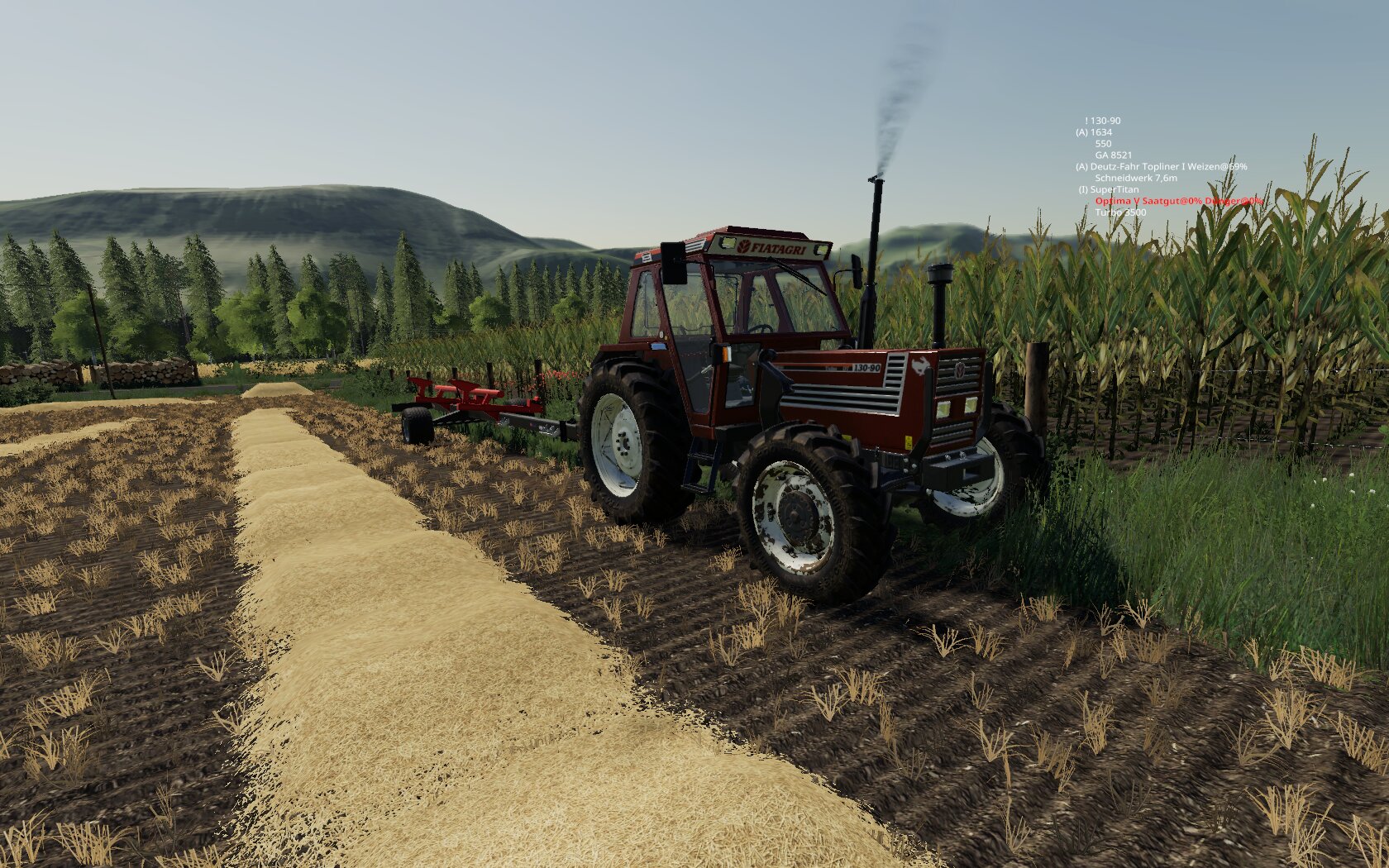Select the Deutz-Fahr Topliner harvester row
Viewport: 1389px width, 868px height.
(1162, 166)
